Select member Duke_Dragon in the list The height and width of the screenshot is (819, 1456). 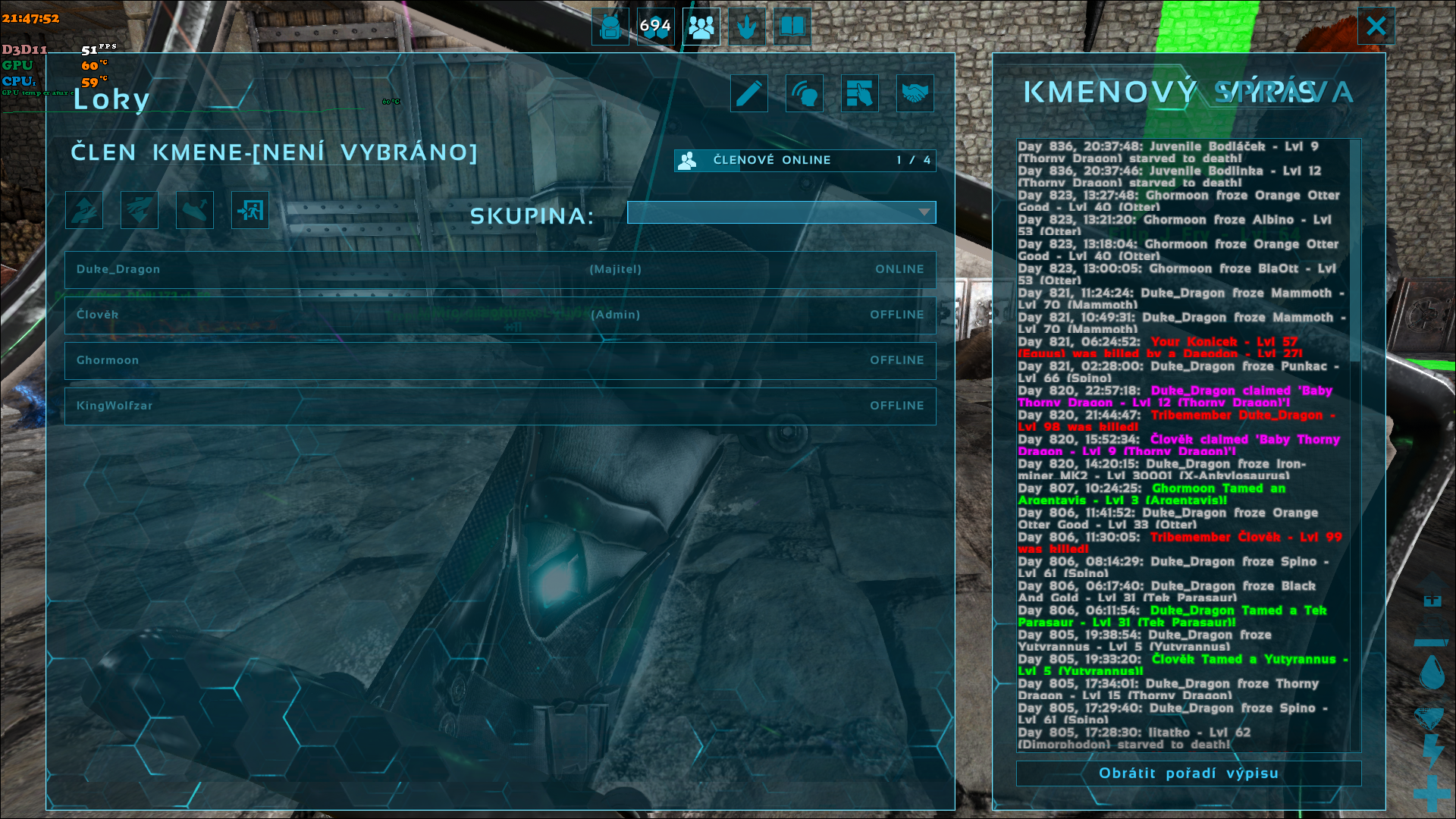point(500,269)
